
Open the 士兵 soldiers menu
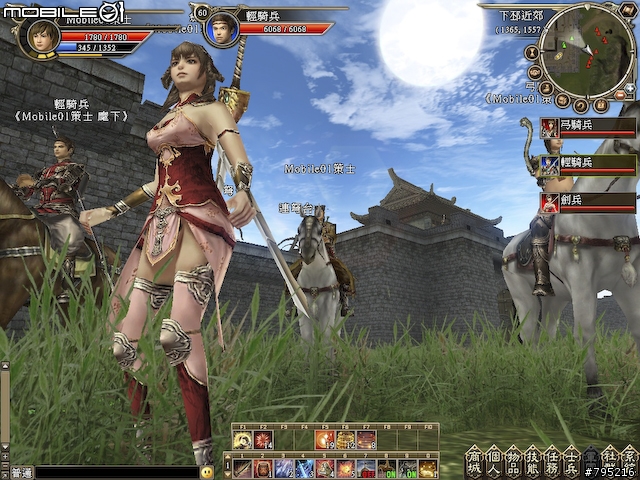pyautogui.click(x=569, y=458)
